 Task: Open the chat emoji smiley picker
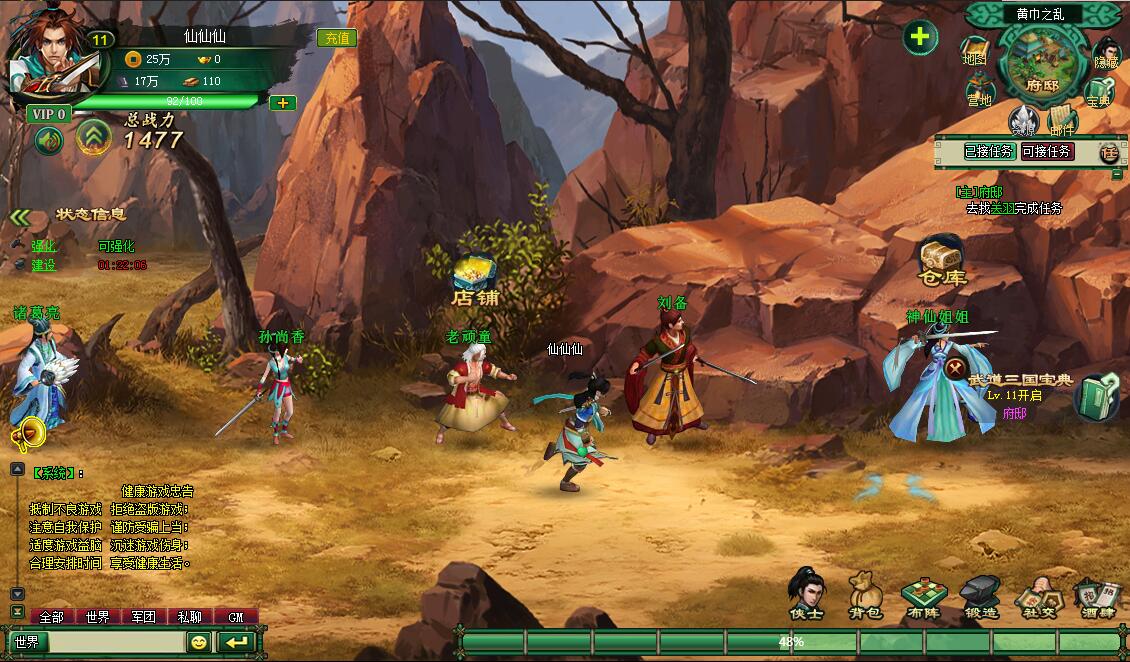[x=198, y=642]
